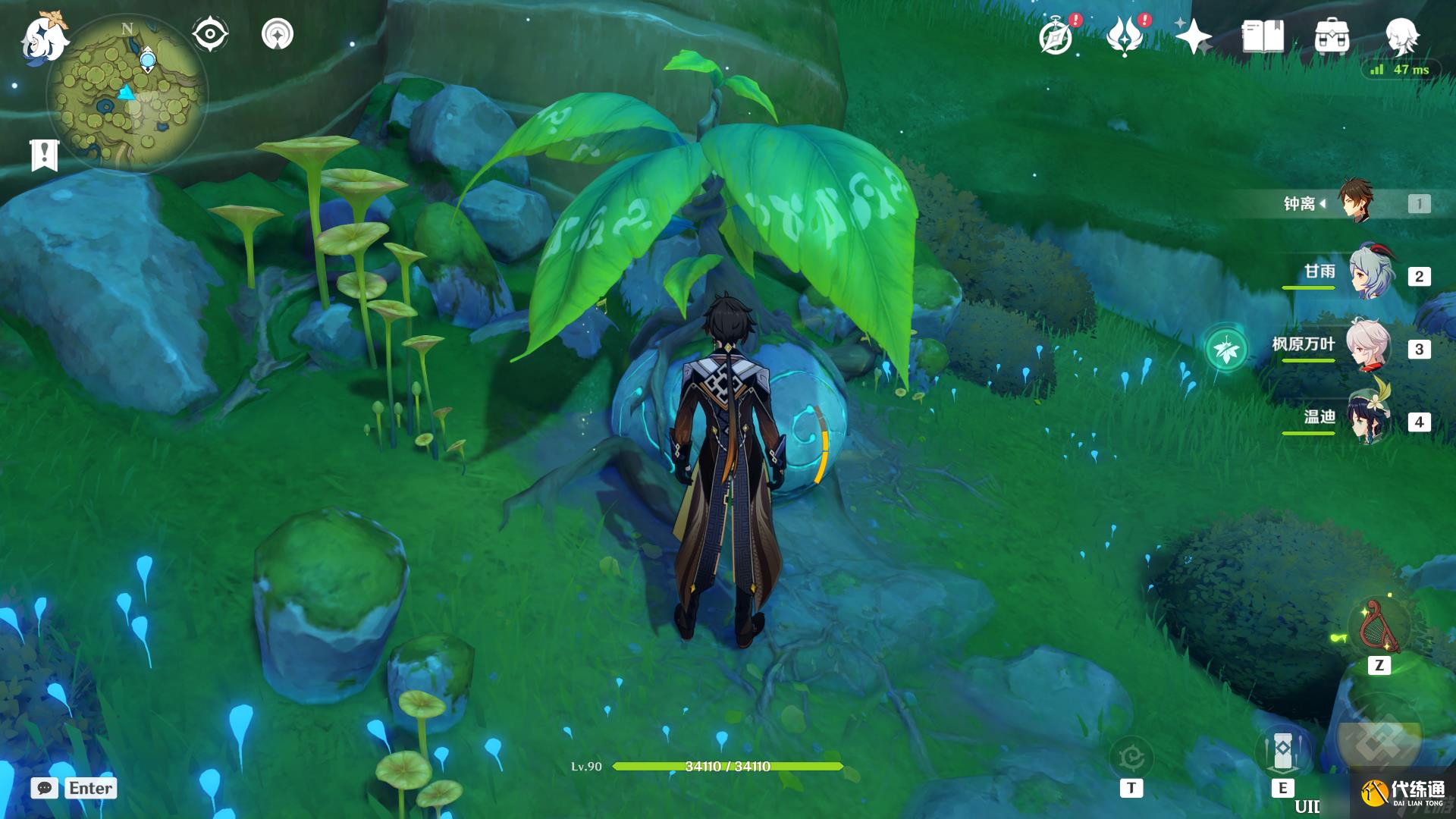Trigger Zhongli's elemental burst
This screenshot has width=1456, height=819.
pos(1378,741)
